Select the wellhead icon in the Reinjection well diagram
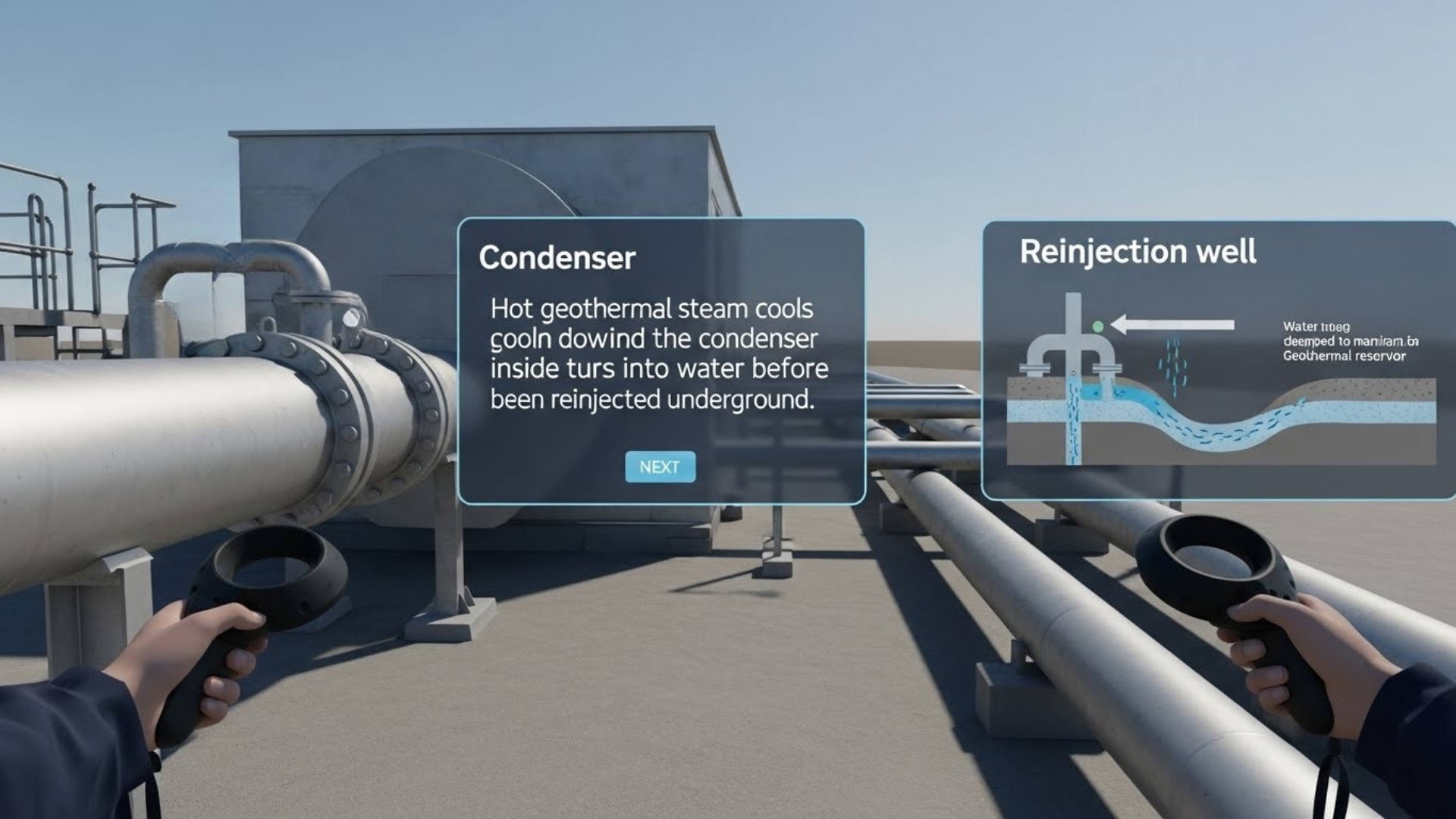Image resolution: width=1456 pixels, height=819 pixels. point(1072,350)
